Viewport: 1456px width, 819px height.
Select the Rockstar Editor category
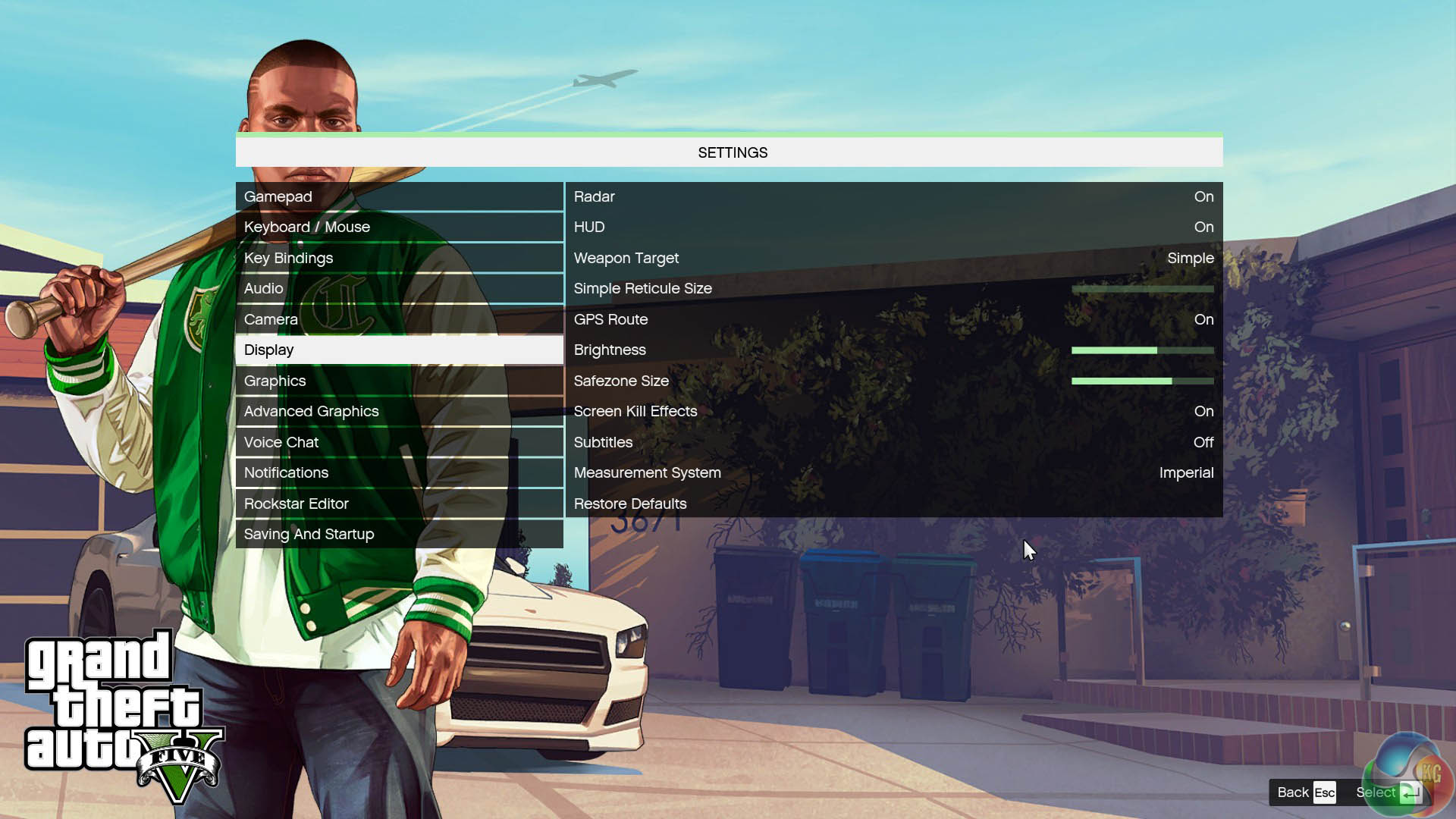click(x=399, y=504)
